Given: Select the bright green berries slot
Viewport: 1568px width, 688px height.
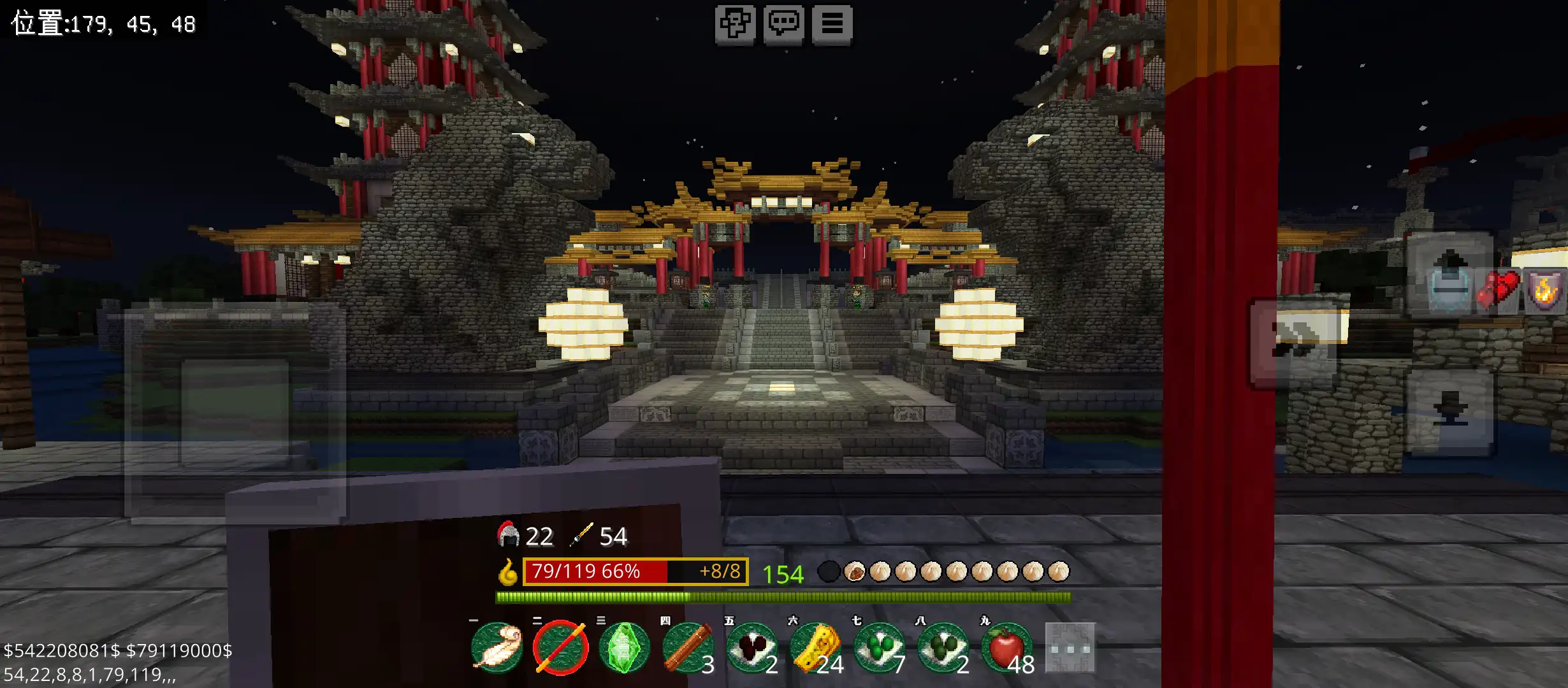Looking at the screenshot, I should (x=880, y=648).
